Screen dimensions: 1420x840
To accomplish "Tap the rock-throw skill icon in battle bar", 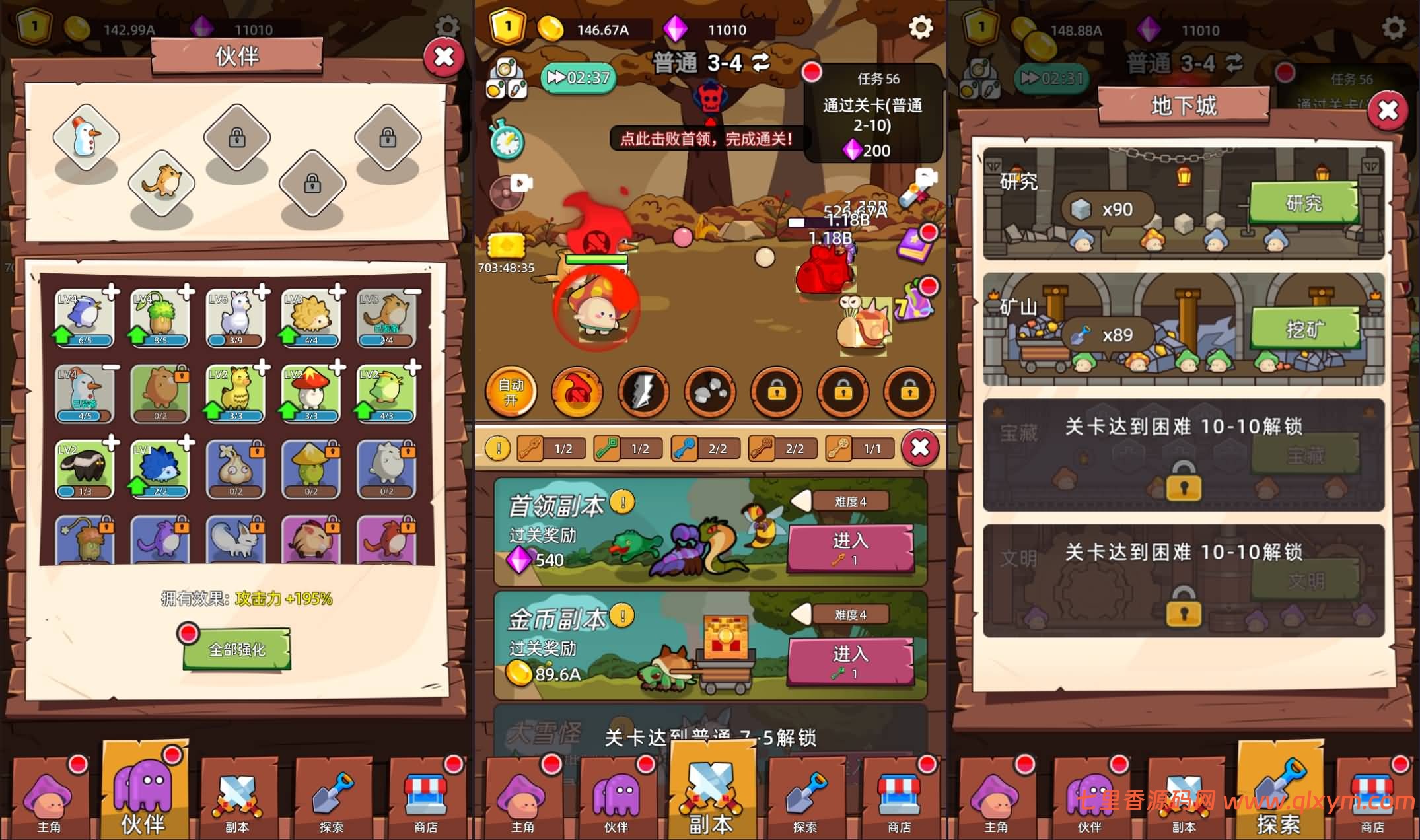I will coord(709,391).
